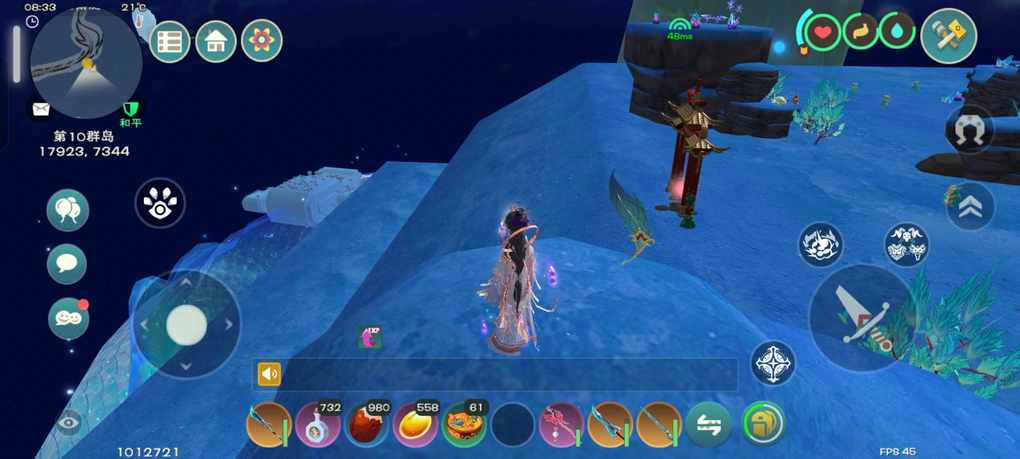Select the red meat slot with 980
This screenshot has height=459, width=1020.
tap(367, 425)
